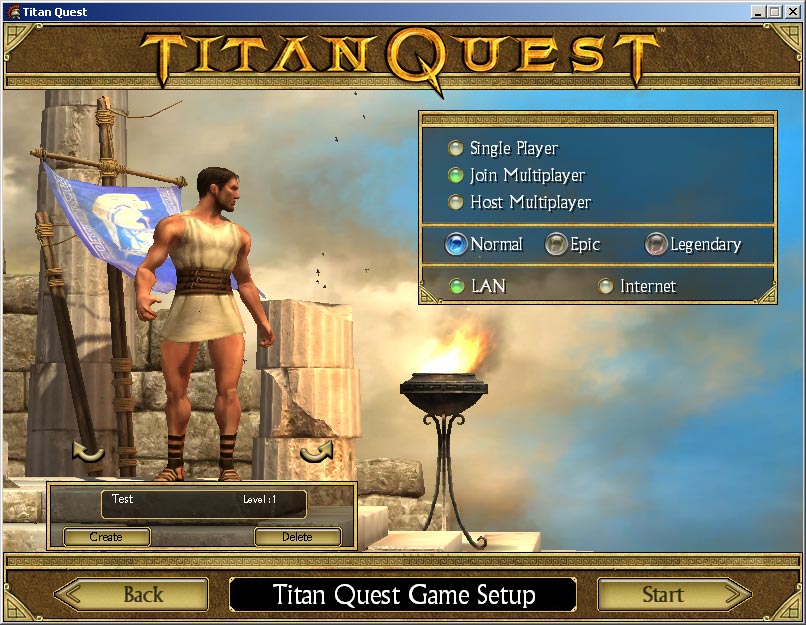Pick the Host Multiplayer option

click(456, 203)
